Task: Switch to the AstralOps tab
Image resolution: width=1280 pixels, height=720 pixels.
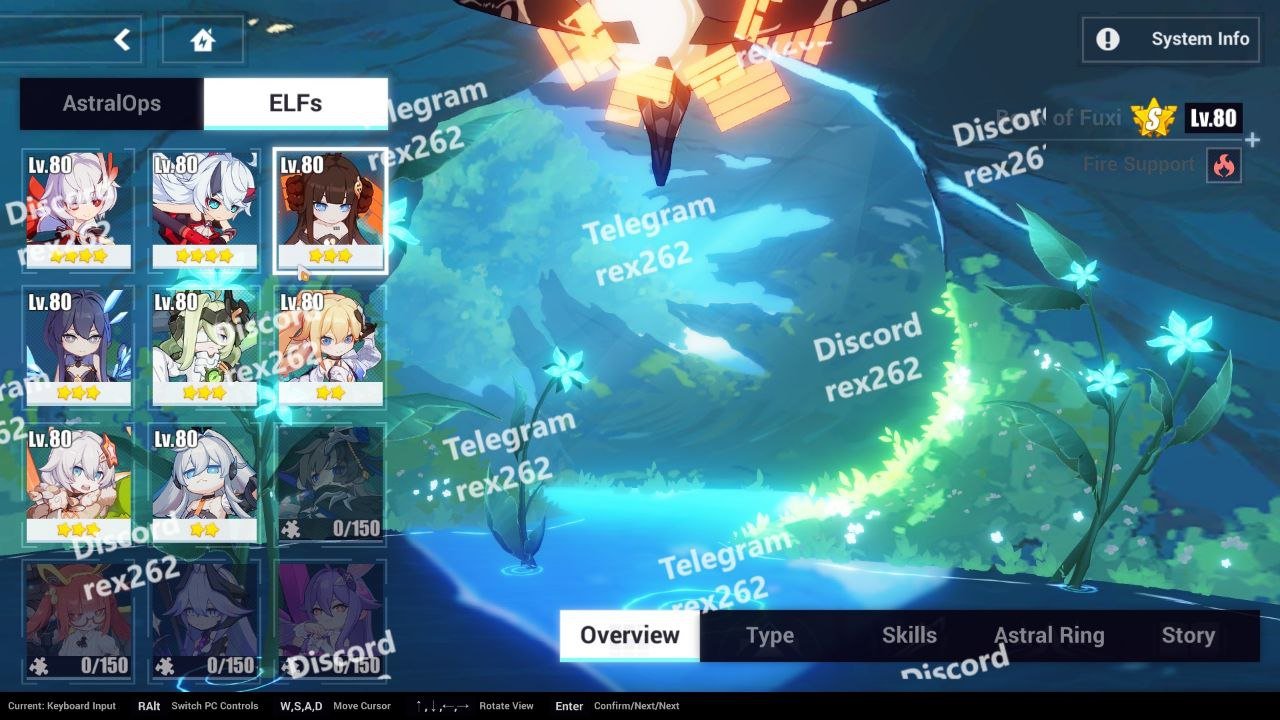Action: (112, 103)
